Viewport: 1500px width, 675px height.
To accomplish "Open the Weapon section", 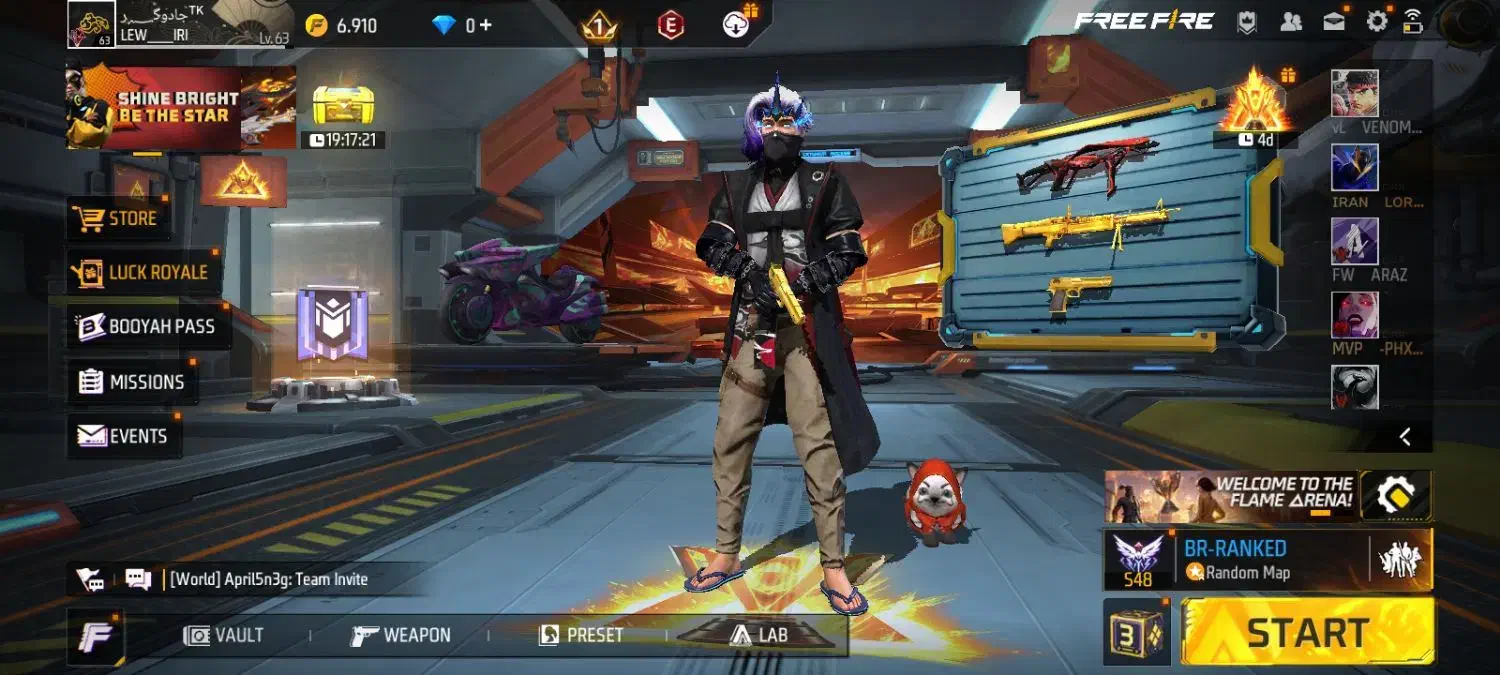I will (401, 635).
